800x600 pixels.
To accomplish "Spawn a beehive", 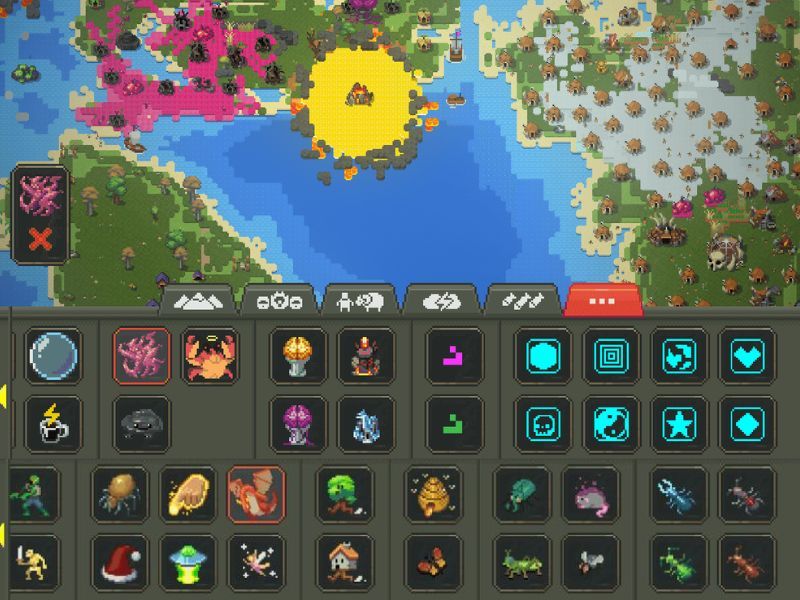I will click(433, 494).
